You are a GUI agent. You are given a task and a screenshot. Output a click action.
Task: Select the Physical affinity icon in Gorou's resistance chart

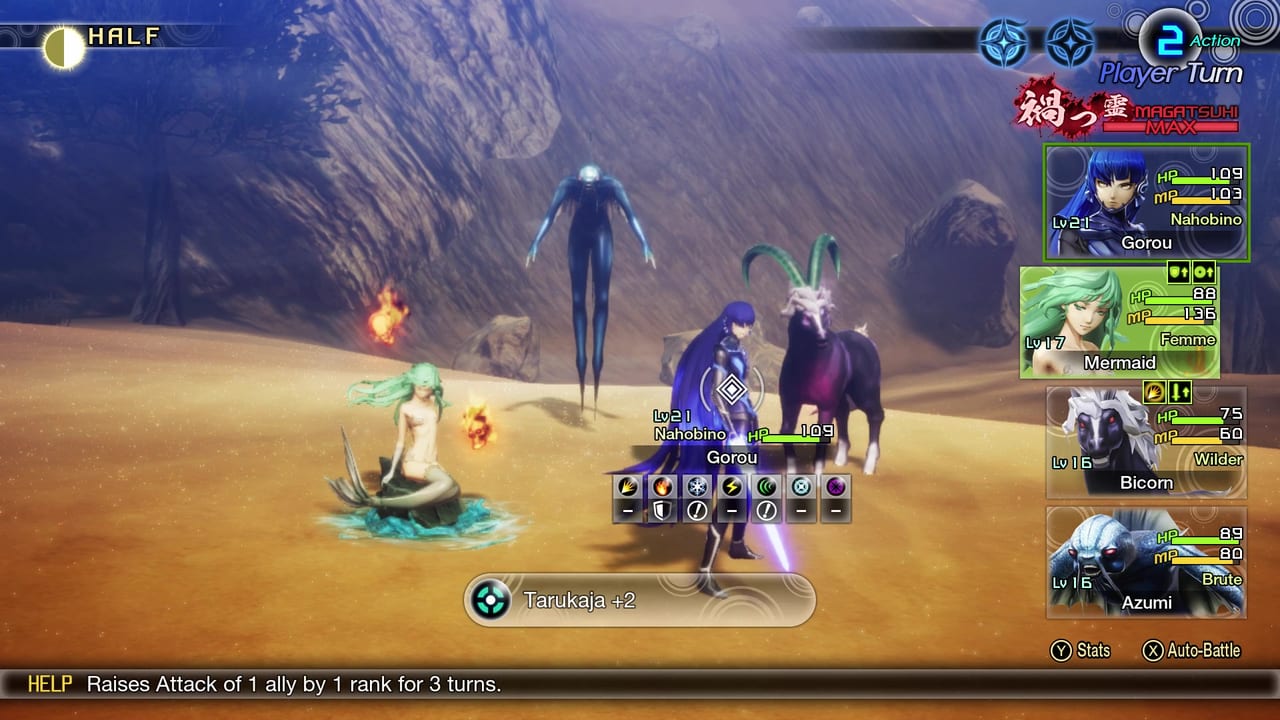[625, 487]
